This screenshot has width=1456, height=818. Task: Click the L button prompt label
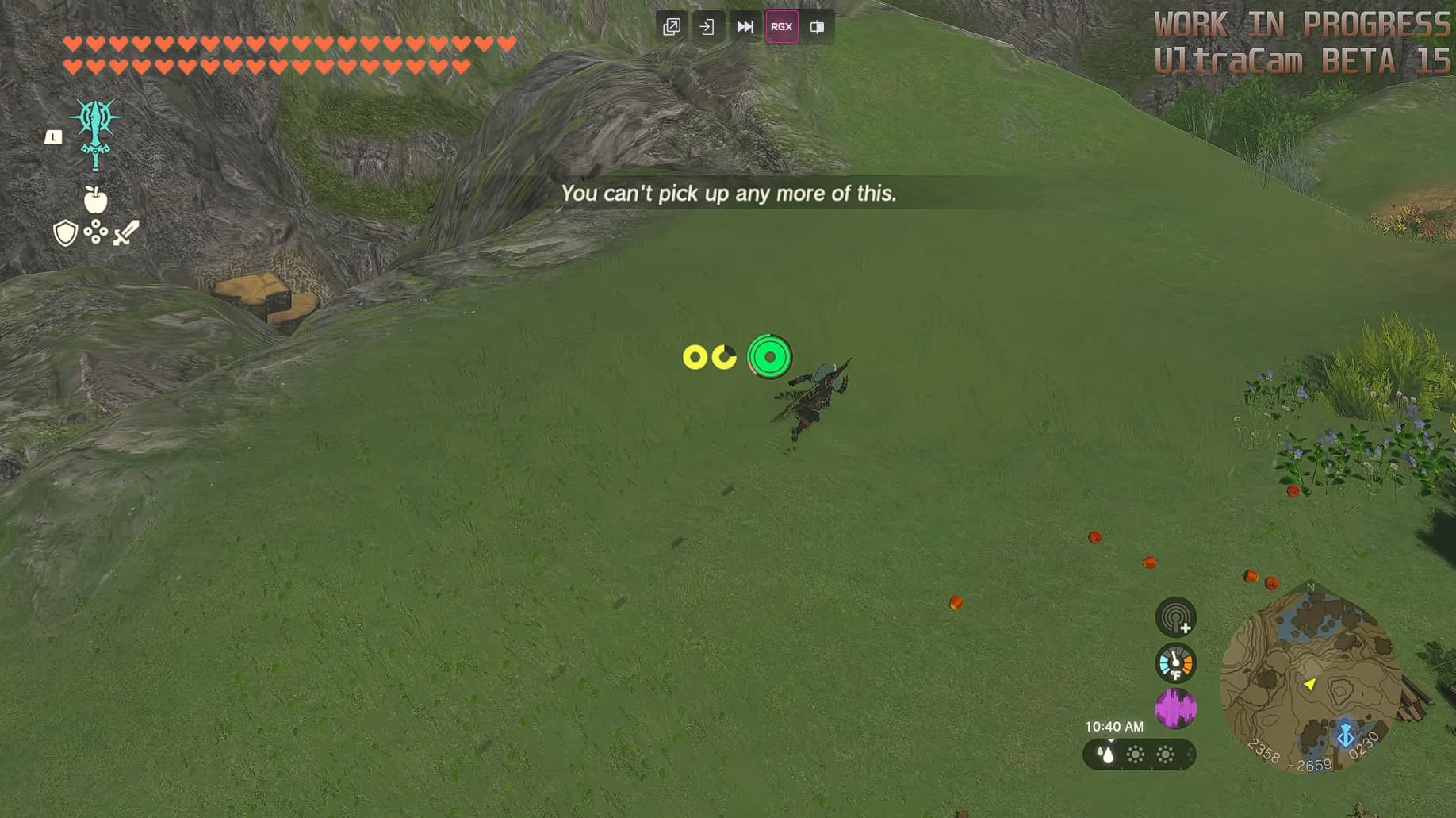pos(53,136)
